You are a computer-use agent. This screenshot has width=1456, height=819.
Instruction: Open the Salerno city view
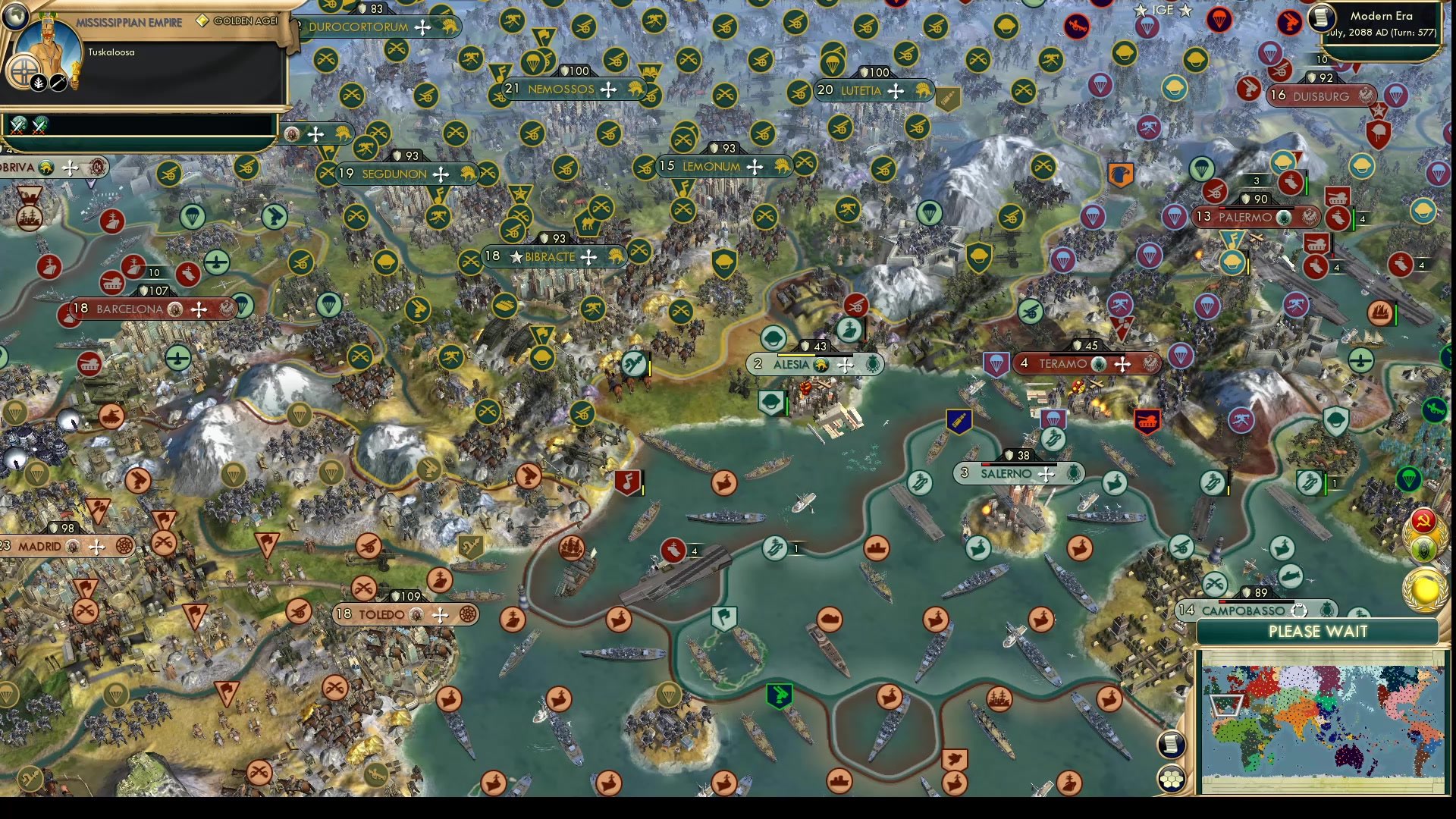(1009, 473)
